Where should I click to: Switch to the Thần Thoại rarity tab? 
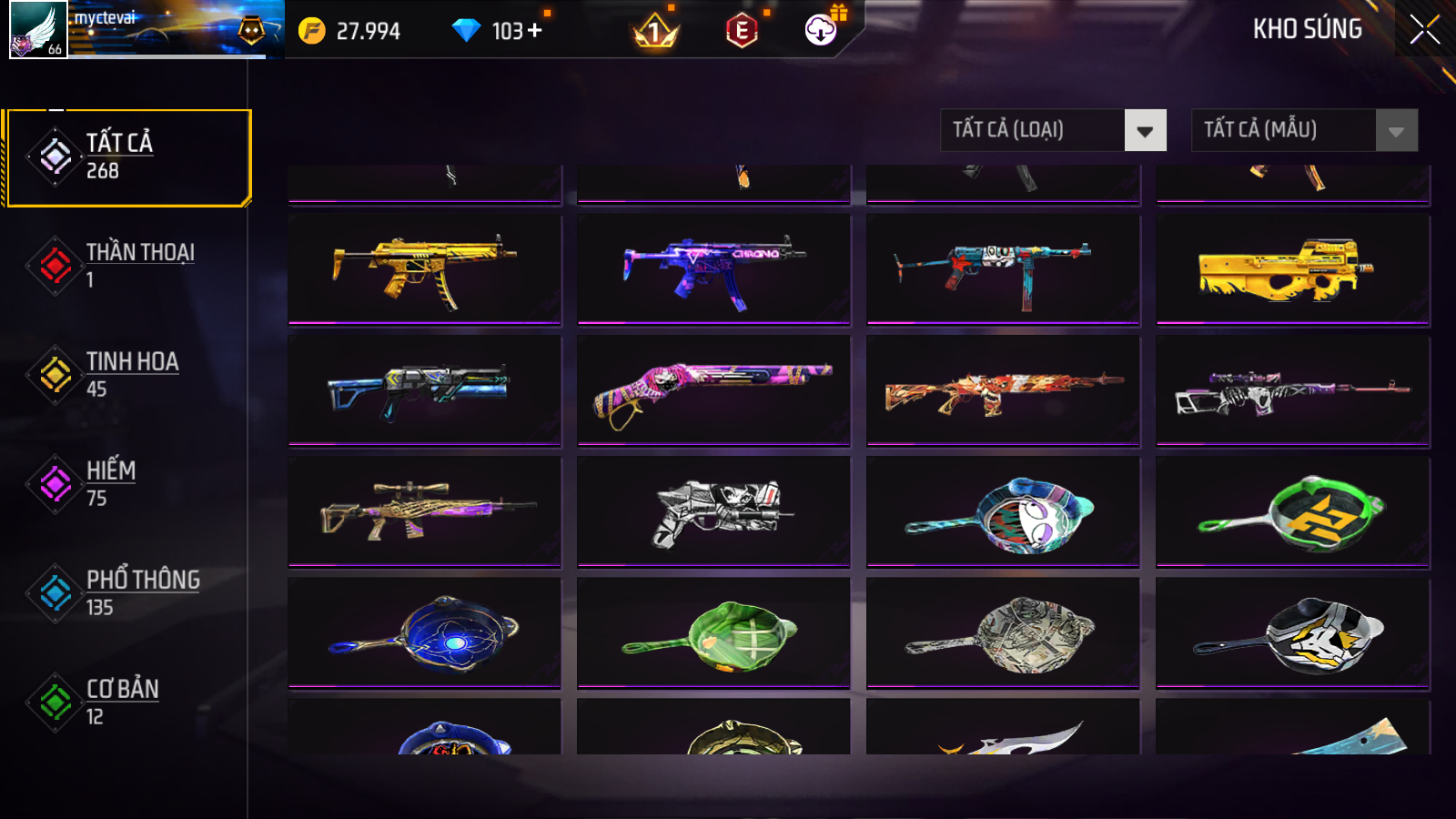coord(127,265)
